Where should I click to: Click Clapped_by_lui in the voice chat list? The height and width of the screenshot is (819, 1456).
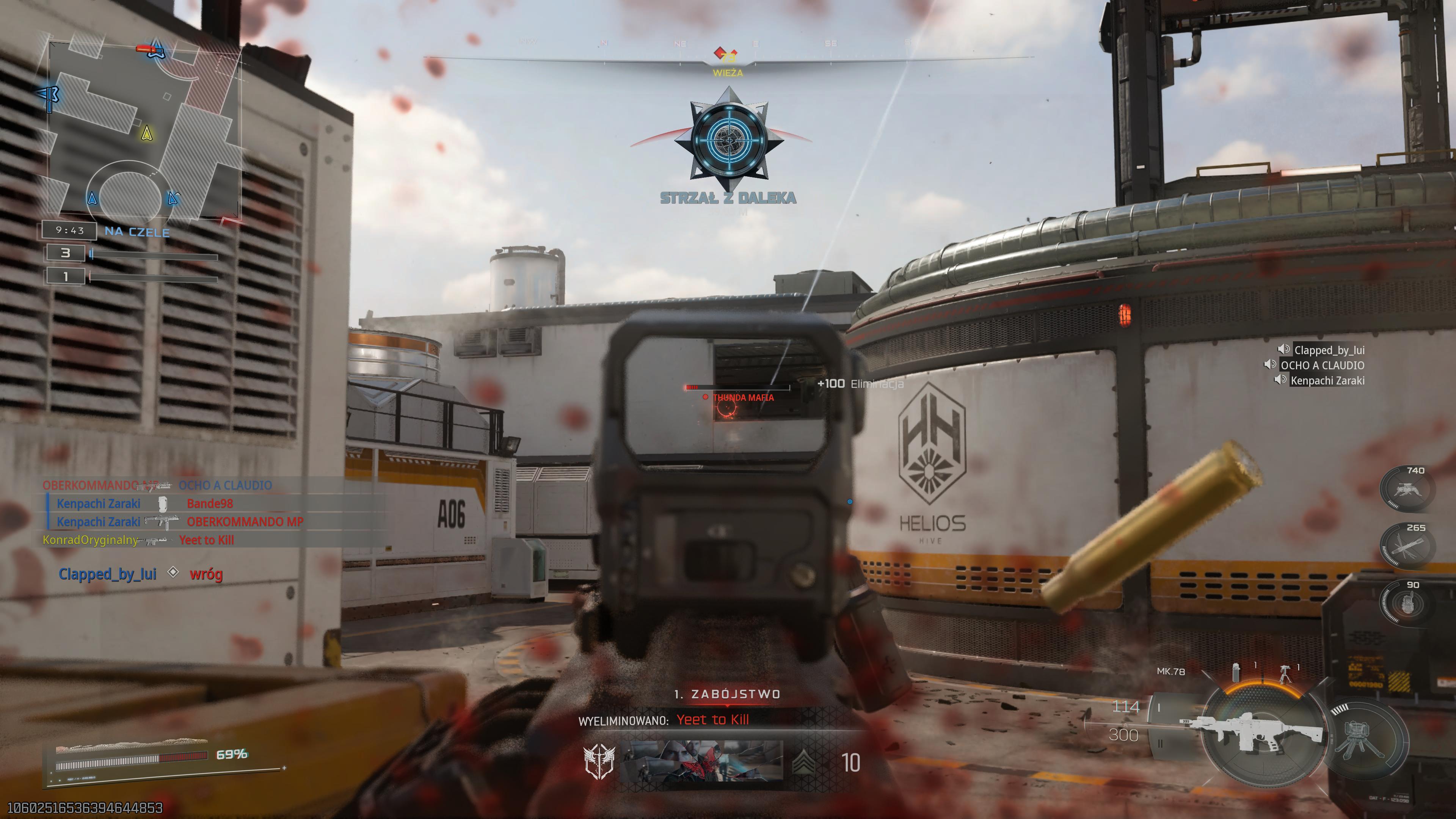[1329, 350]
